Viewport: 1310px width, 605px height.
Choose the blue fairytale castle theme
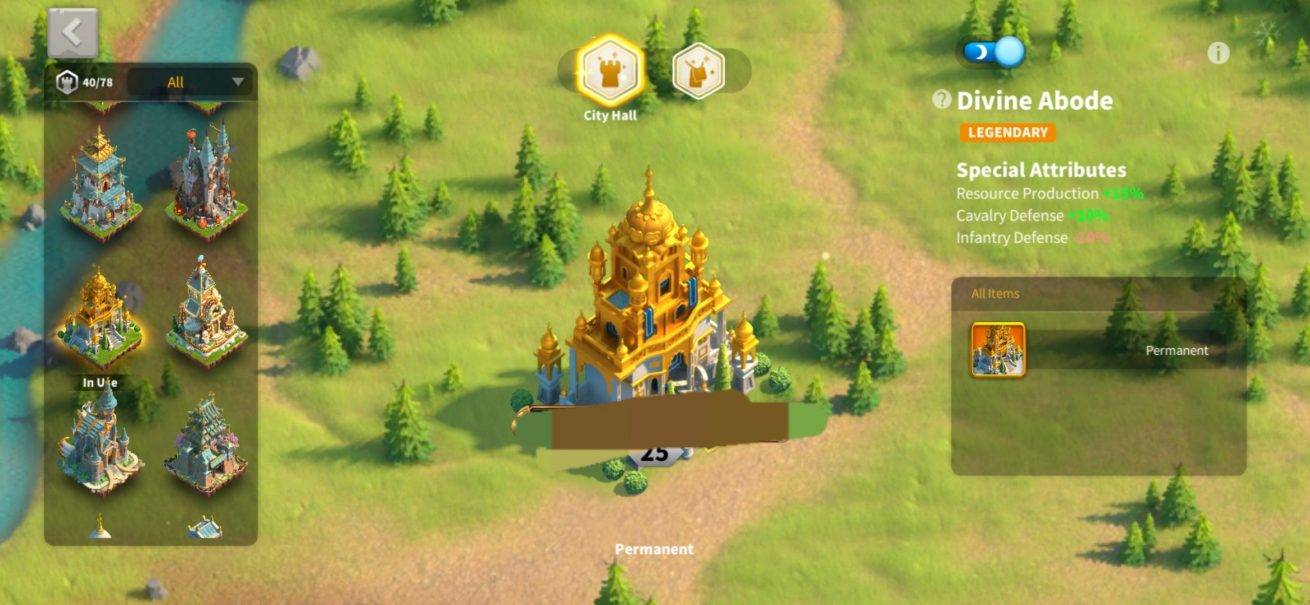click(99, 441)
